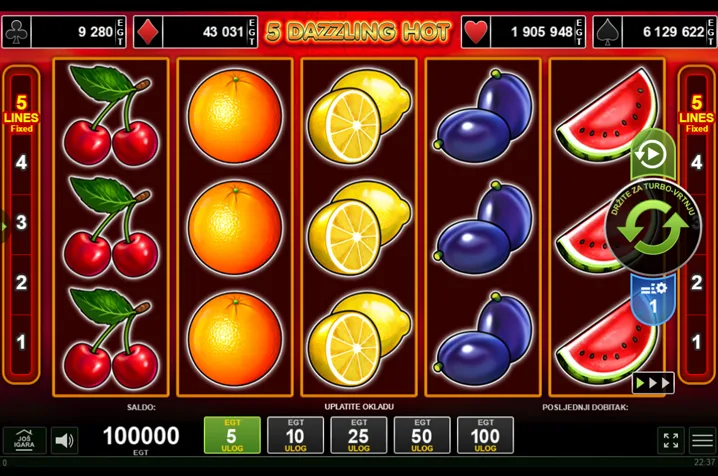This screenshot has width=718, height=476.
Task: Pick the 50 EGT bet option
Action: tap(422, 435)
